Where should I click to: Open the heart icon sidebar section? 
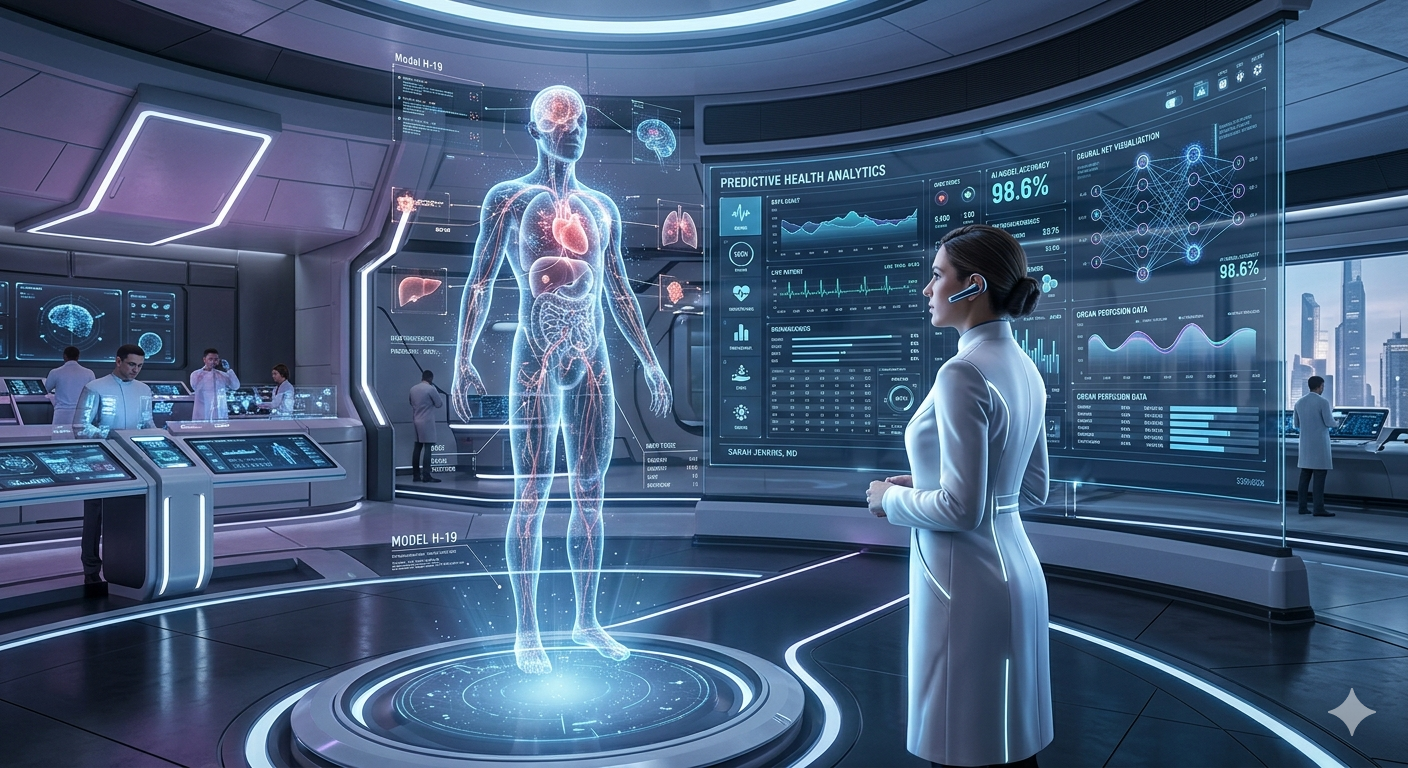[x=740, y=294]
